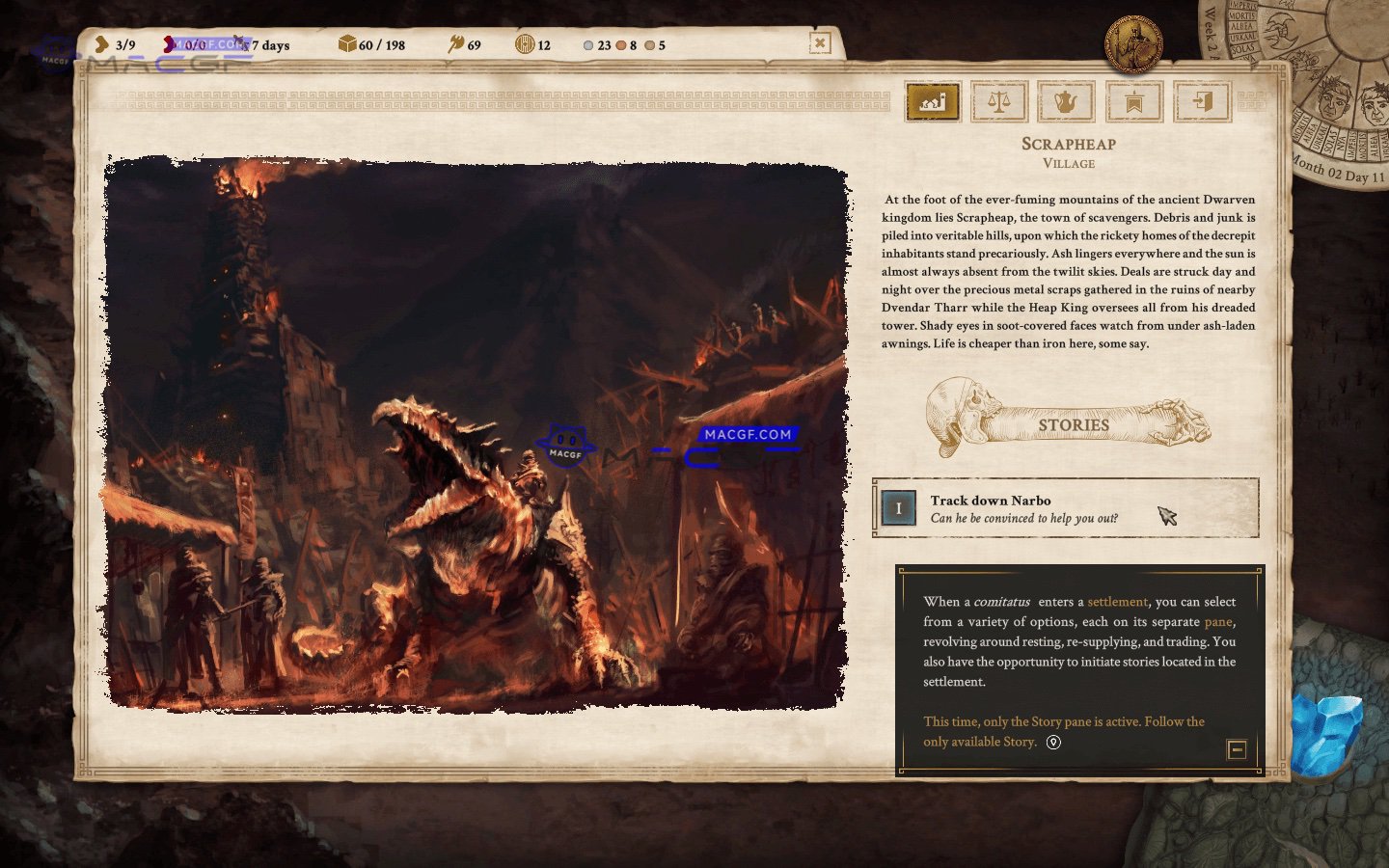Select the Stories banner header
The width and height of the screenshot is (1389, 868).
pos(1074,425)
